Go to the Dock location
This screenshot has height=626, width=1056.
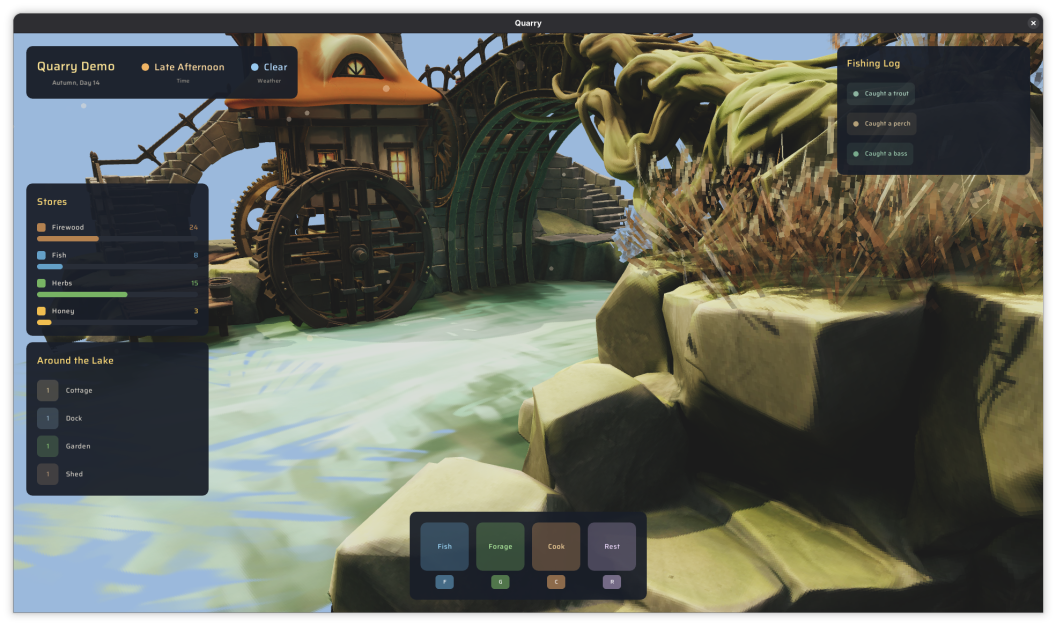click(73, 418)
